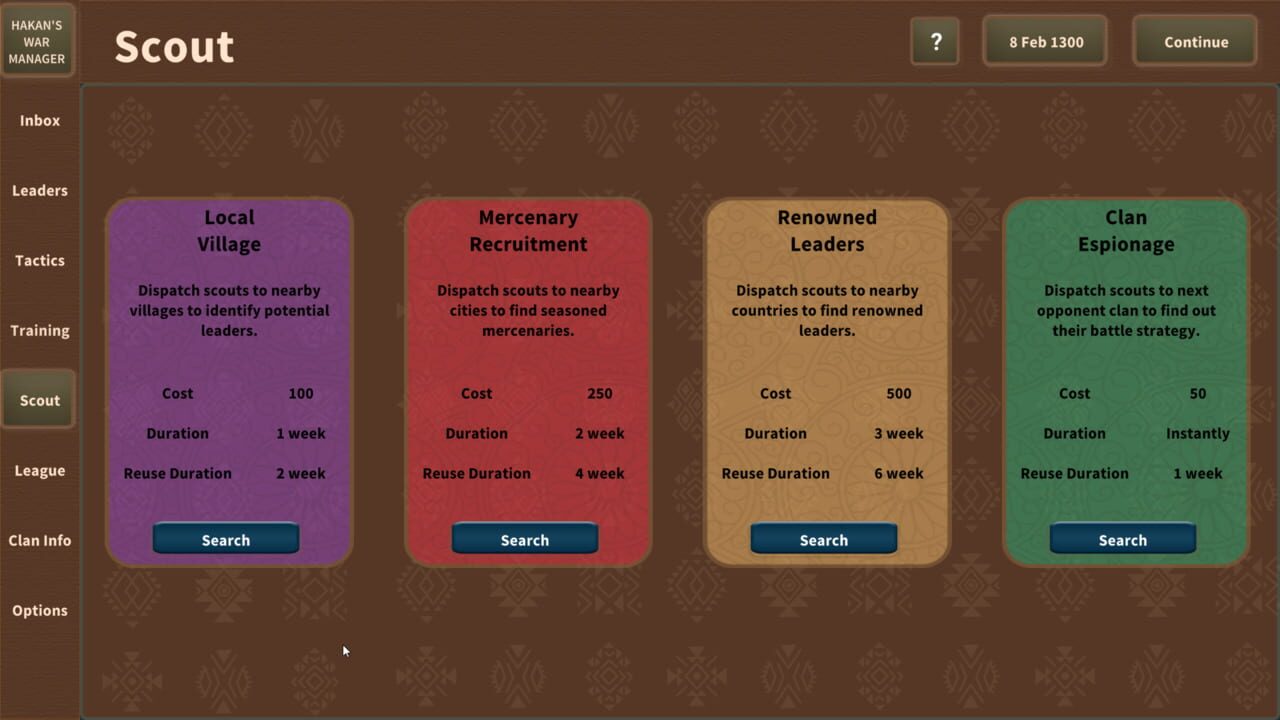
Task: Search for leaders in the Local Village
Action: 225,539
